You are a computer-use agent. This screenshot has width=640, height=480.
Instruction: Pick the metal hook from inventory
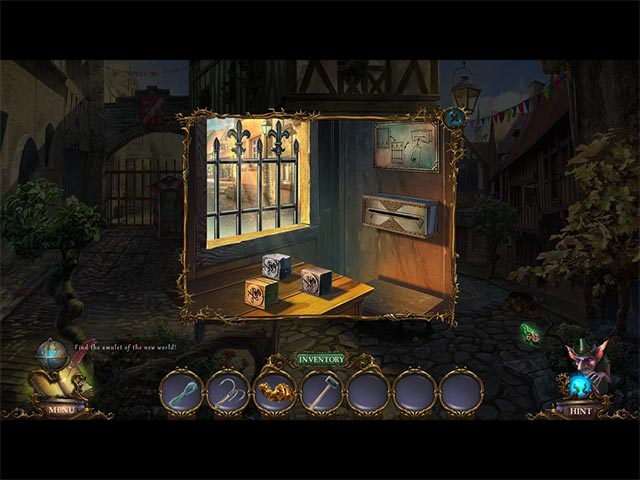pyautogui.click(x=227, y=390)
